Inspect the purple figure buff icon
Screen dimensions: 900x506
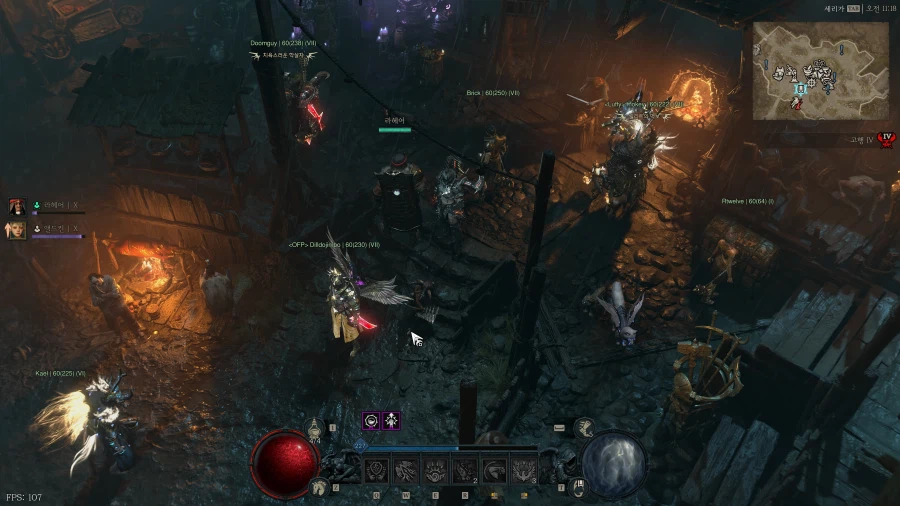(x=392, y=421)
